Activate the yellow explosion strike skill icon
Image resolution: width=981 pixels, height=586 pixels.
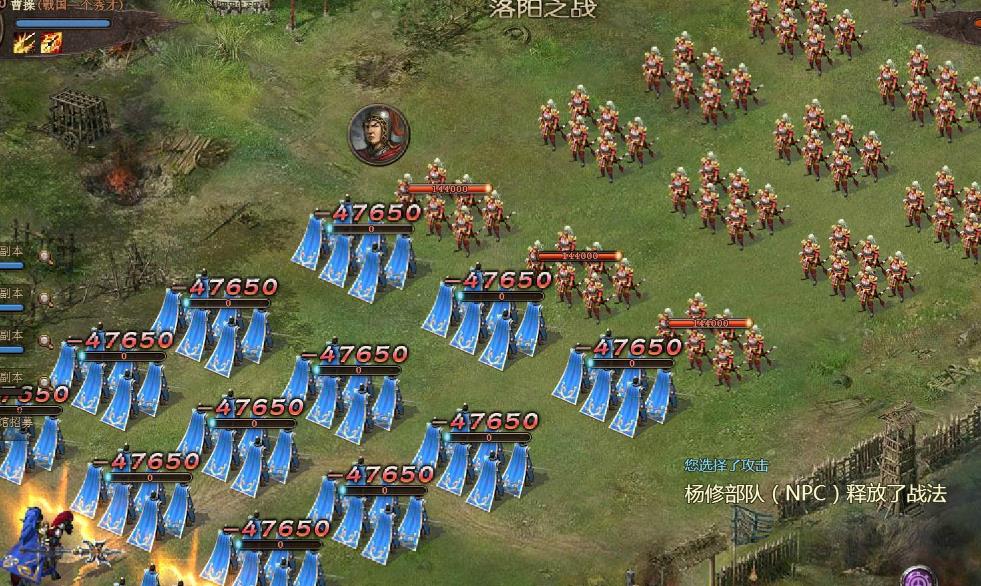click(x=25, y=42)
